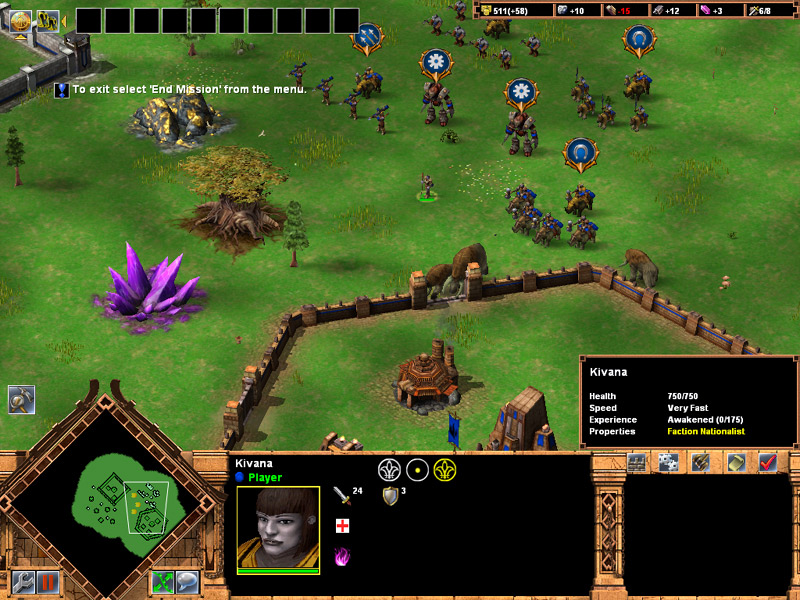Select the highlighted yellow fleur-de-lis stance icon
The width and height of the screenshot is (800, 600).
click(444, 469)
